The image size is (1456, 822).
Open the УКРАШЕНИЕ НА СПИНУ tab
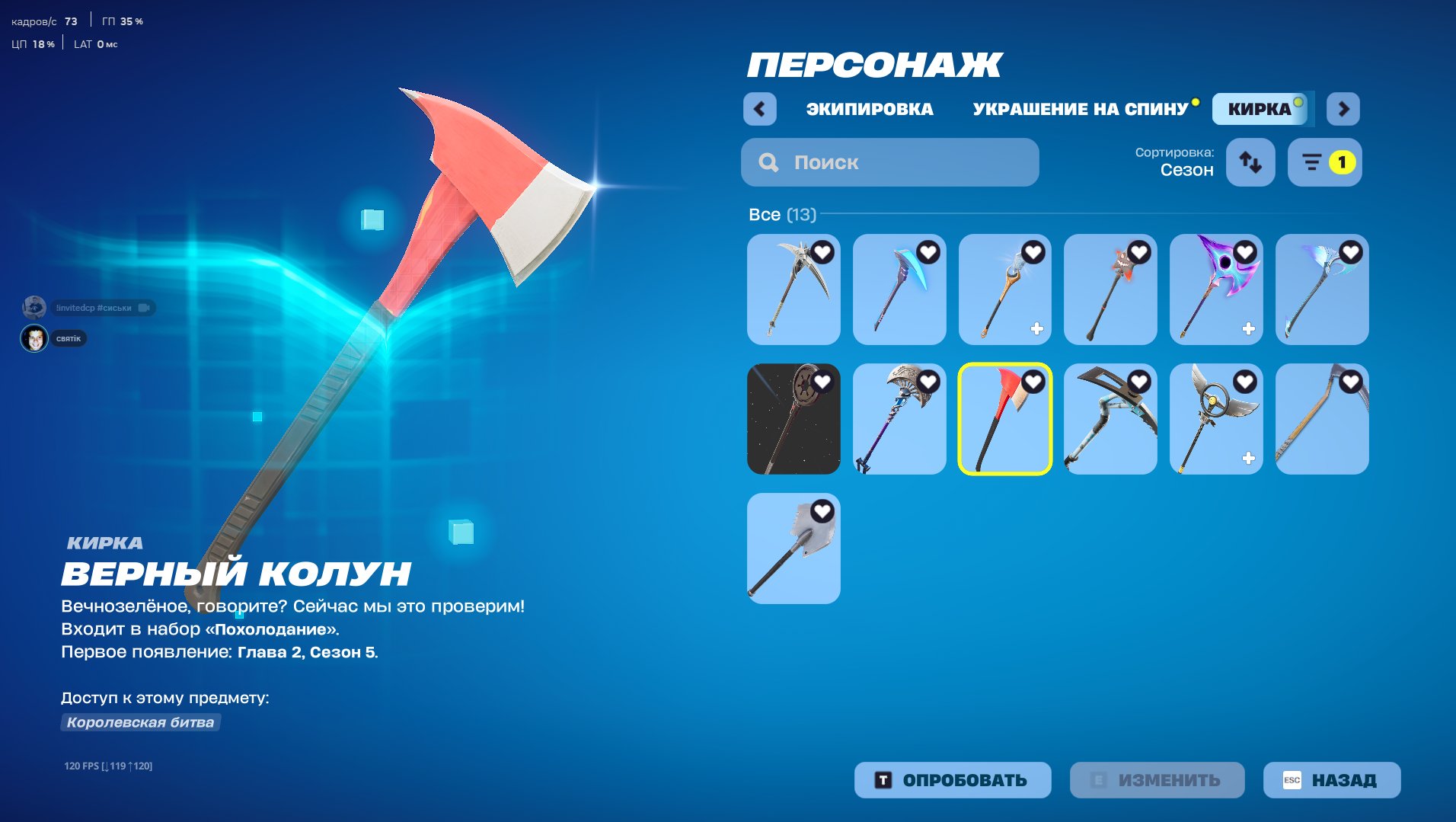tap(1079, 108)
